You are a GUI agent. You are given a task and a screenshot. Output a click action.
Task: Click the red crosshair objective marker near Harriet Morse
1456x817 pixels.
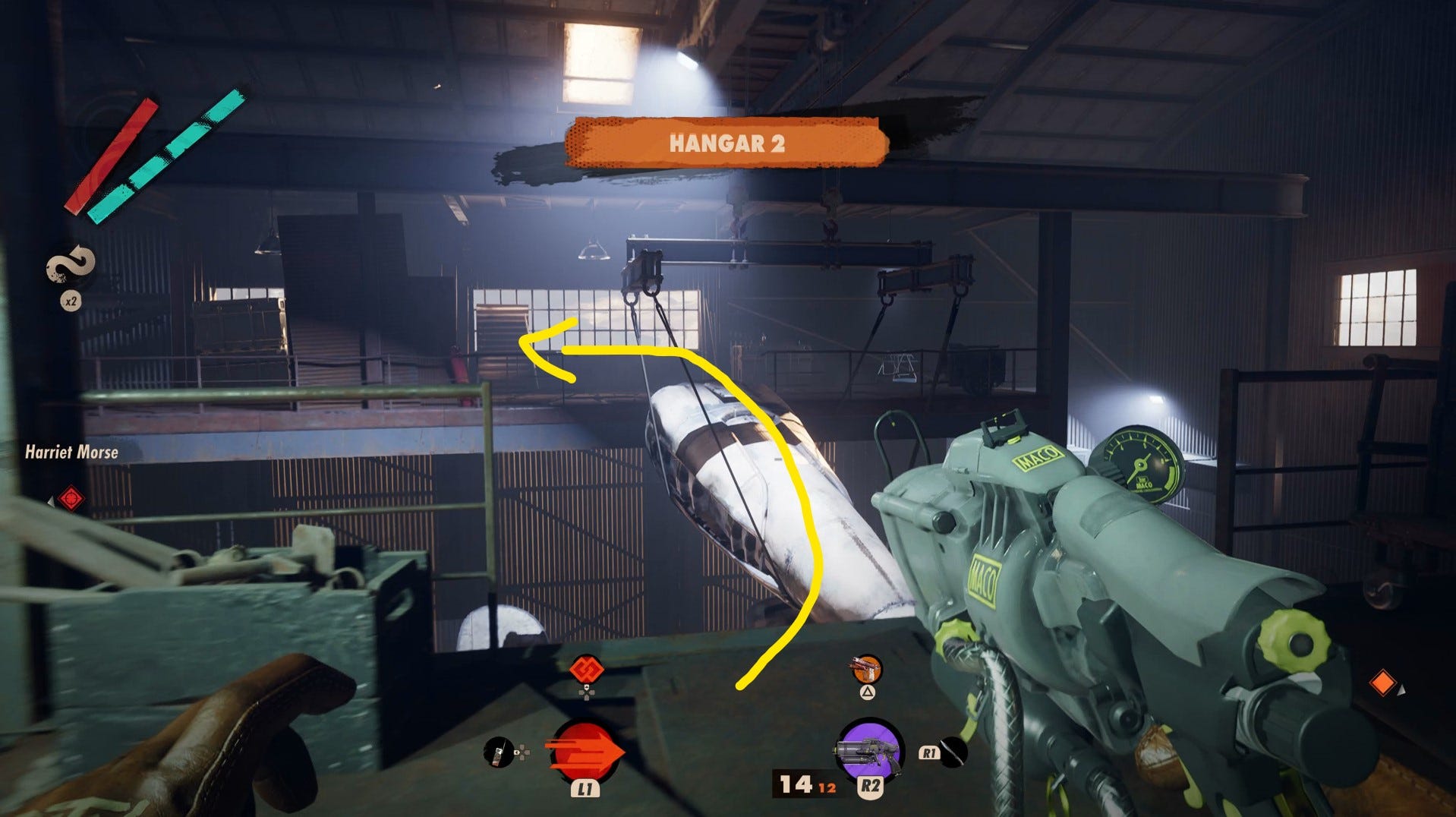pos(73,497)
